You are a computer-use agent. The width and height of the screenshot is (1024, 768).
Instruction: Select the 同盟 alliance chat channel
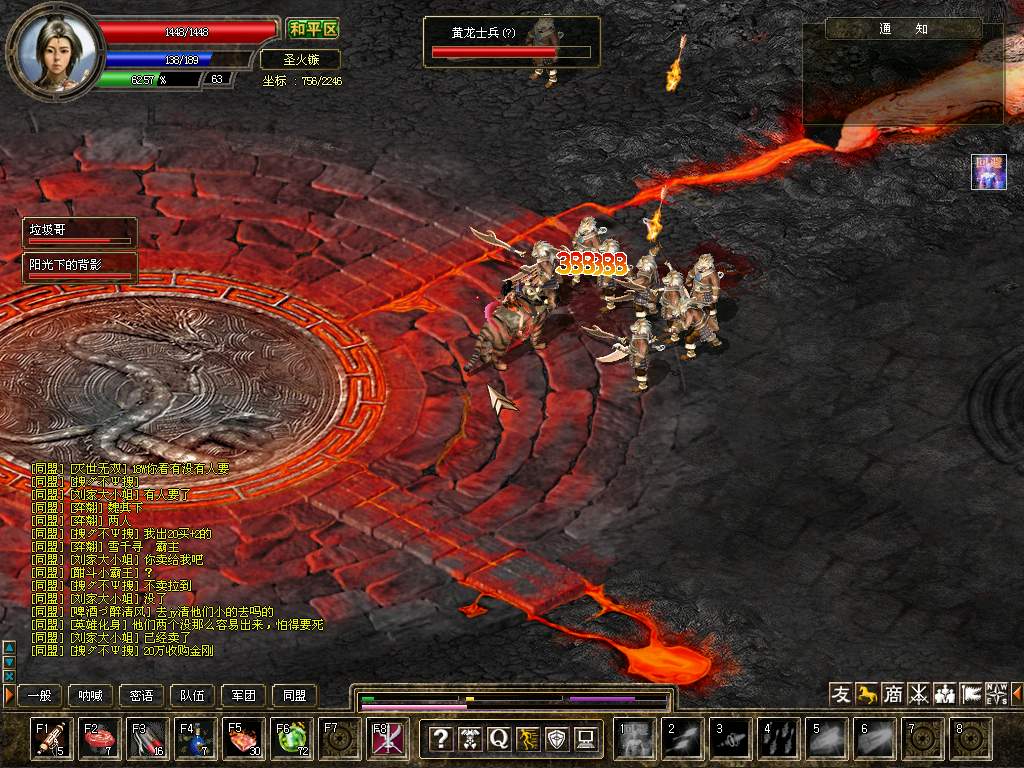(x=295, y=695)
